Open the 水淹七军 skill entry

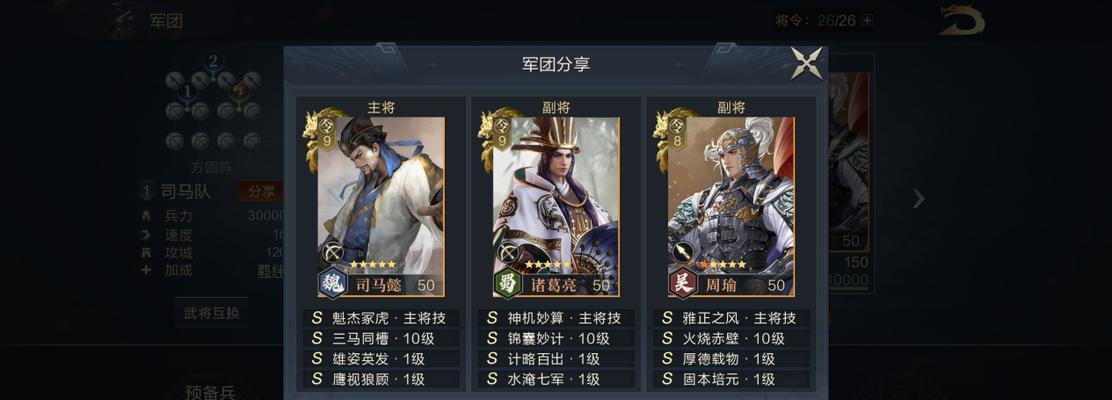coord(556,380)
